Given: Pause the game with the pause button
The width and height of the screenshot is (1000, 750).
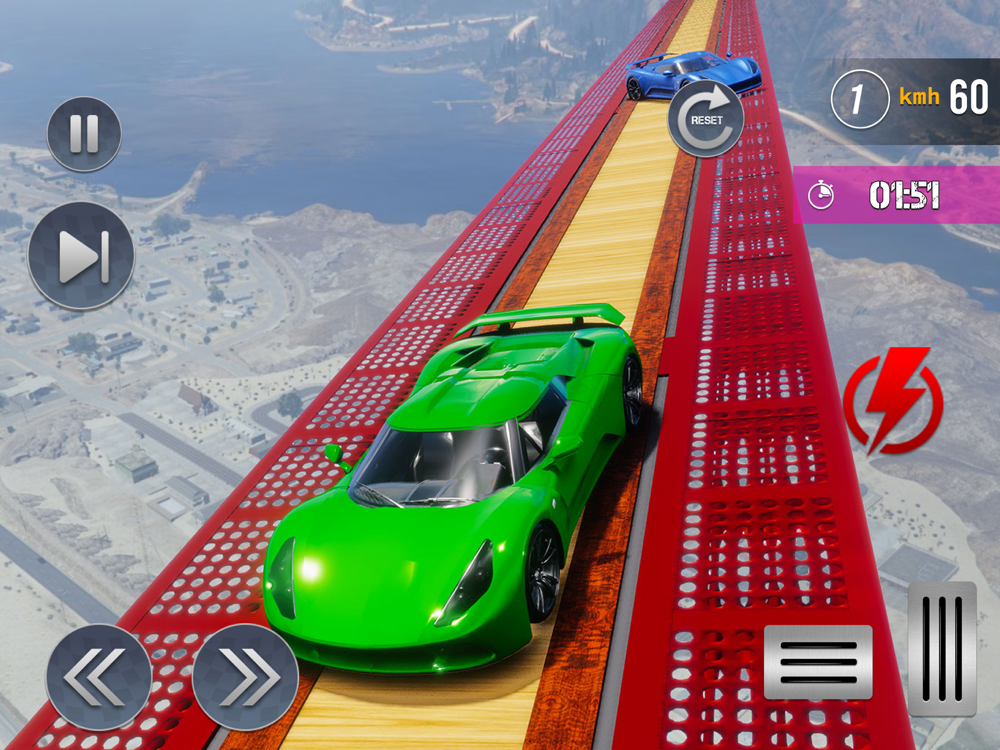Looking at the screenshot, I should point(84,134).
